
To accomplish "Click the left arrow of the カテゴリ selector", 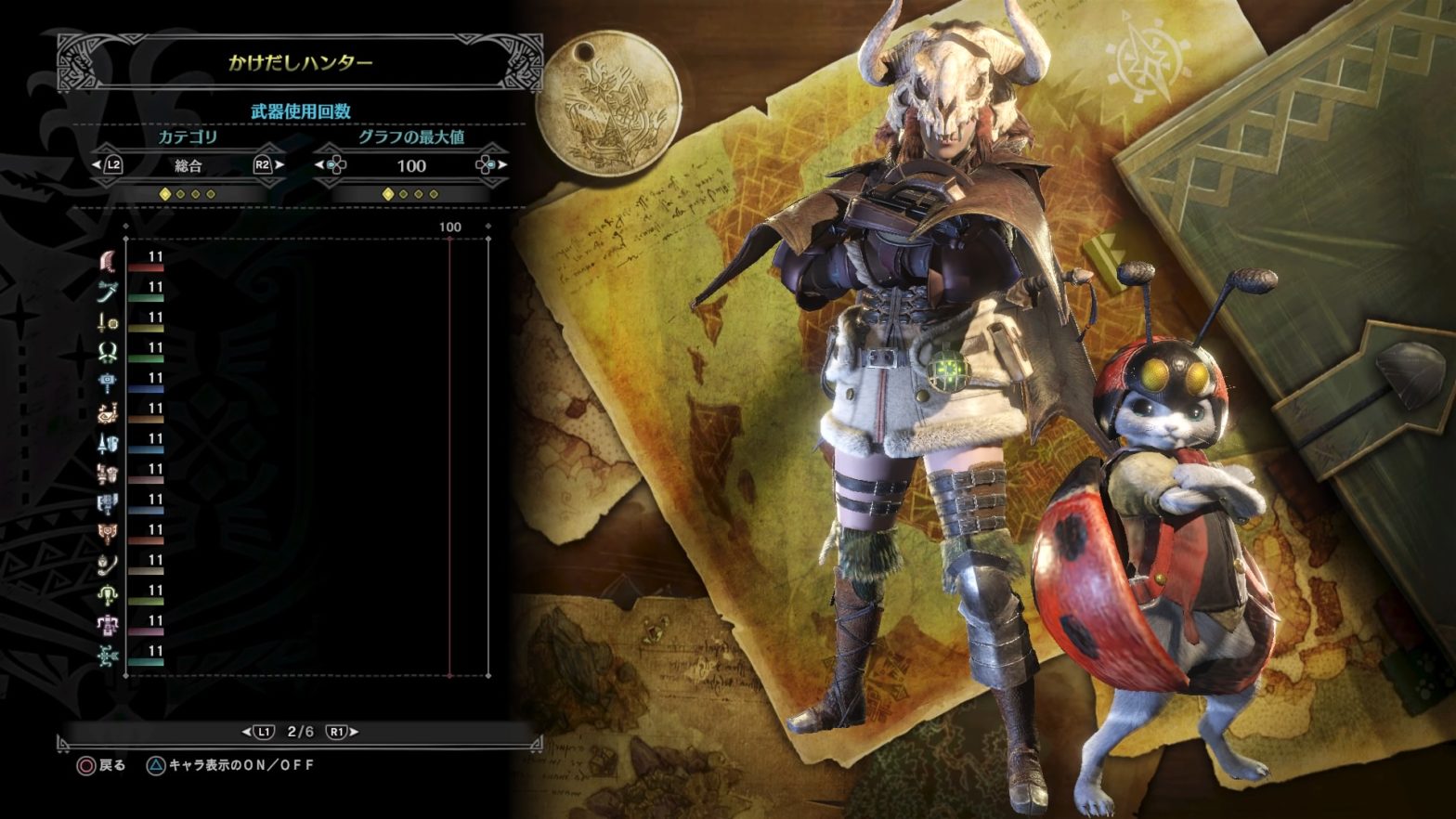I will coord(97,165).
